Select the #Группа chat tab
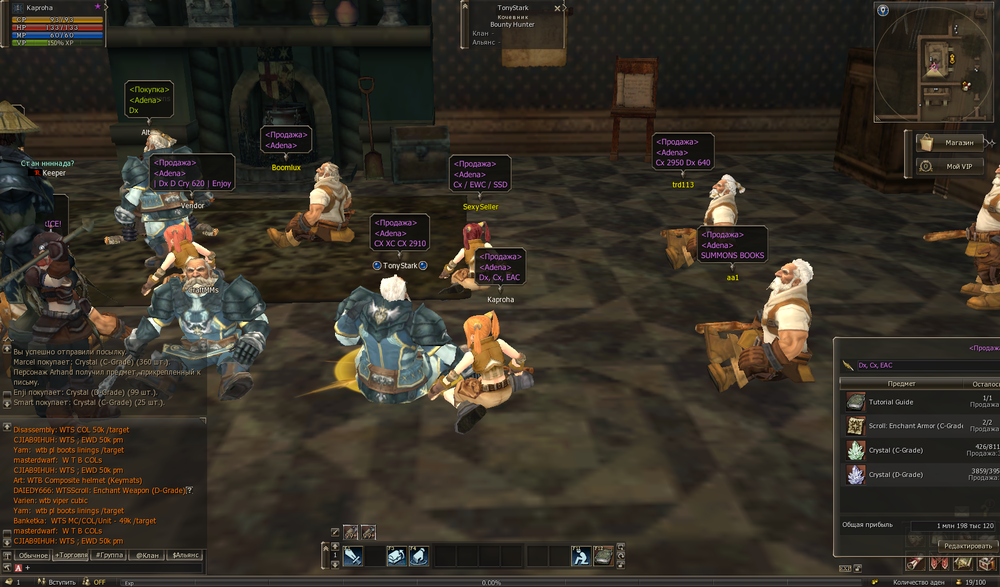The width and height of the screenshot is (1000, 587). tap(109, 554)
